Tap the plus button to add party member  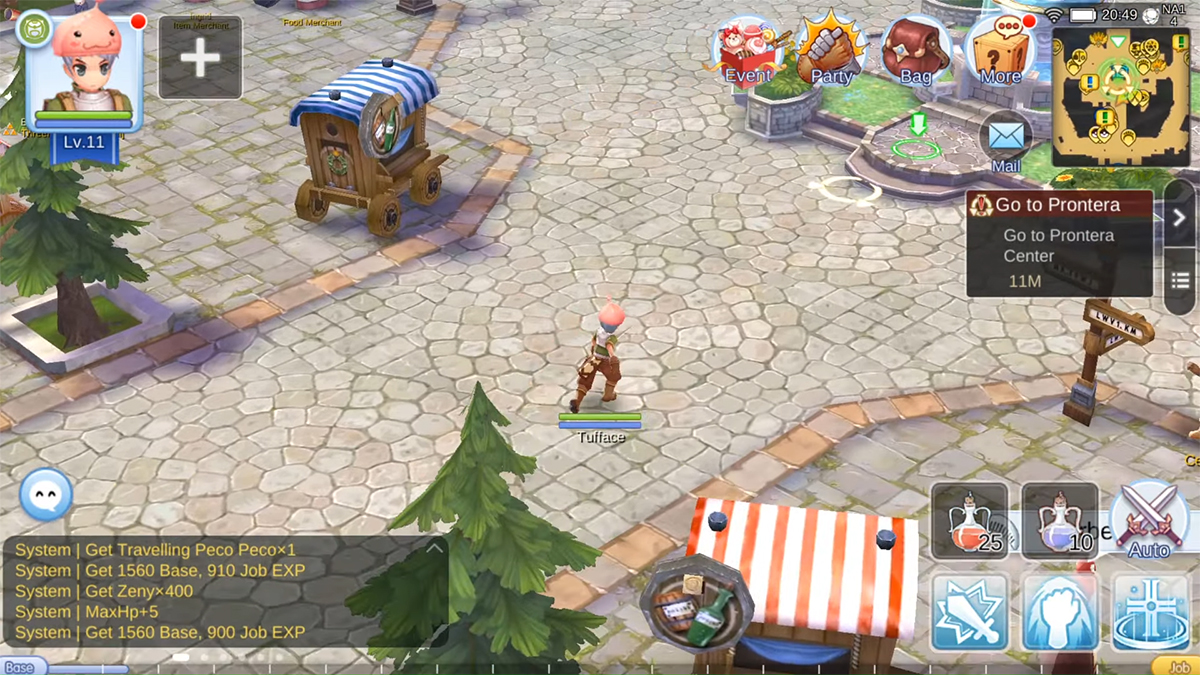point(200,58)
